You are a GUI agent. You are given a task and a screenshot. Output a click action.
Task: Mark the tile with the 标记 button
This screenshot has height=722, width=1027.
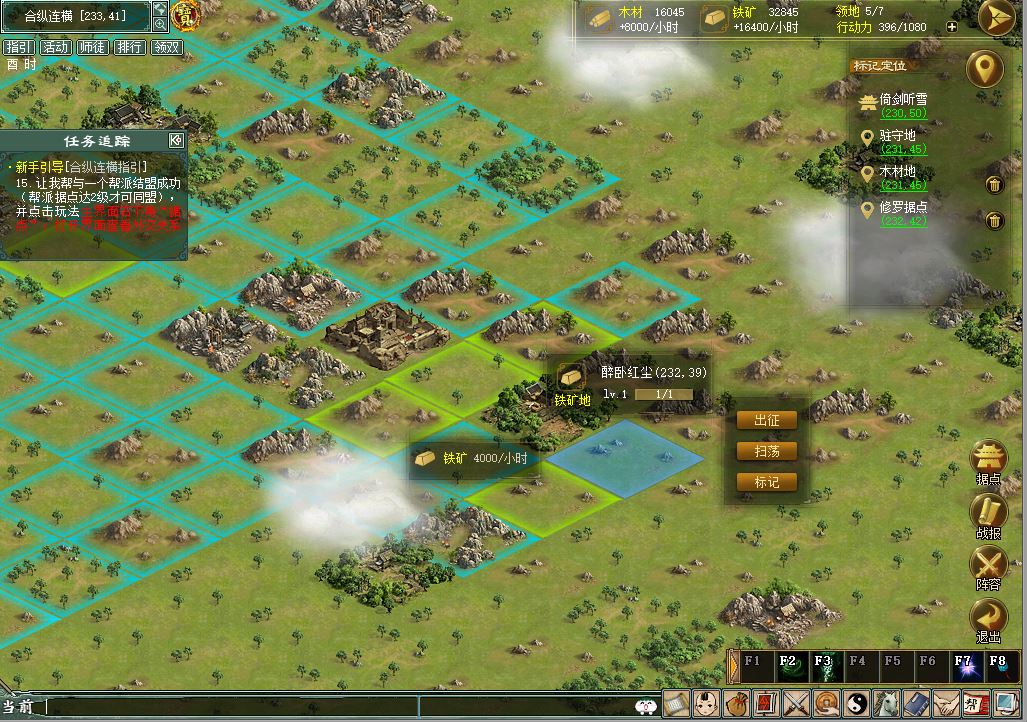(x=767, y=482)
